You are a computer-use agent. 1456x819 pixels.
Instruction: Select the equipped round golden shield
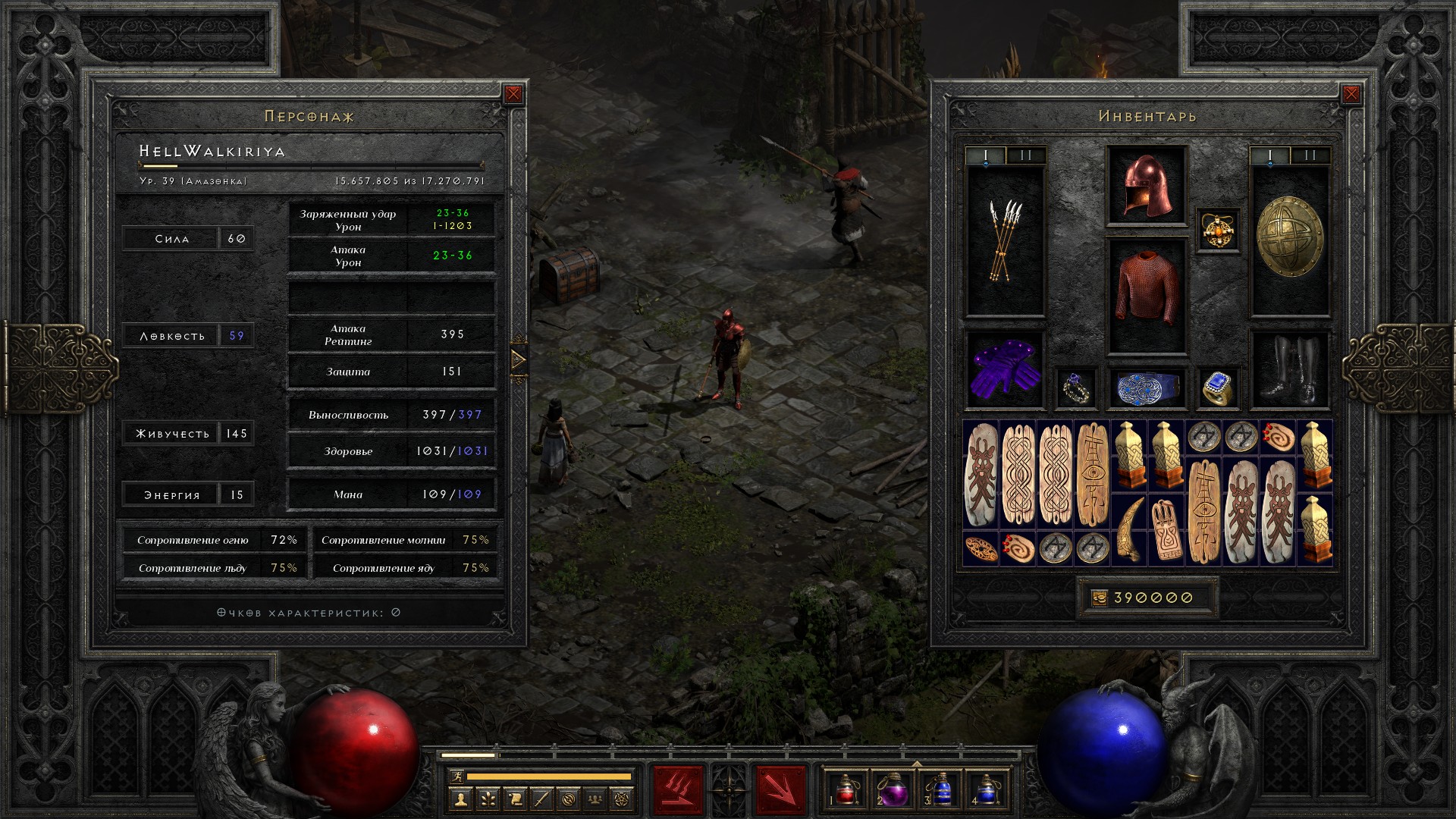pyautogui.click(x=1289, y=237)
